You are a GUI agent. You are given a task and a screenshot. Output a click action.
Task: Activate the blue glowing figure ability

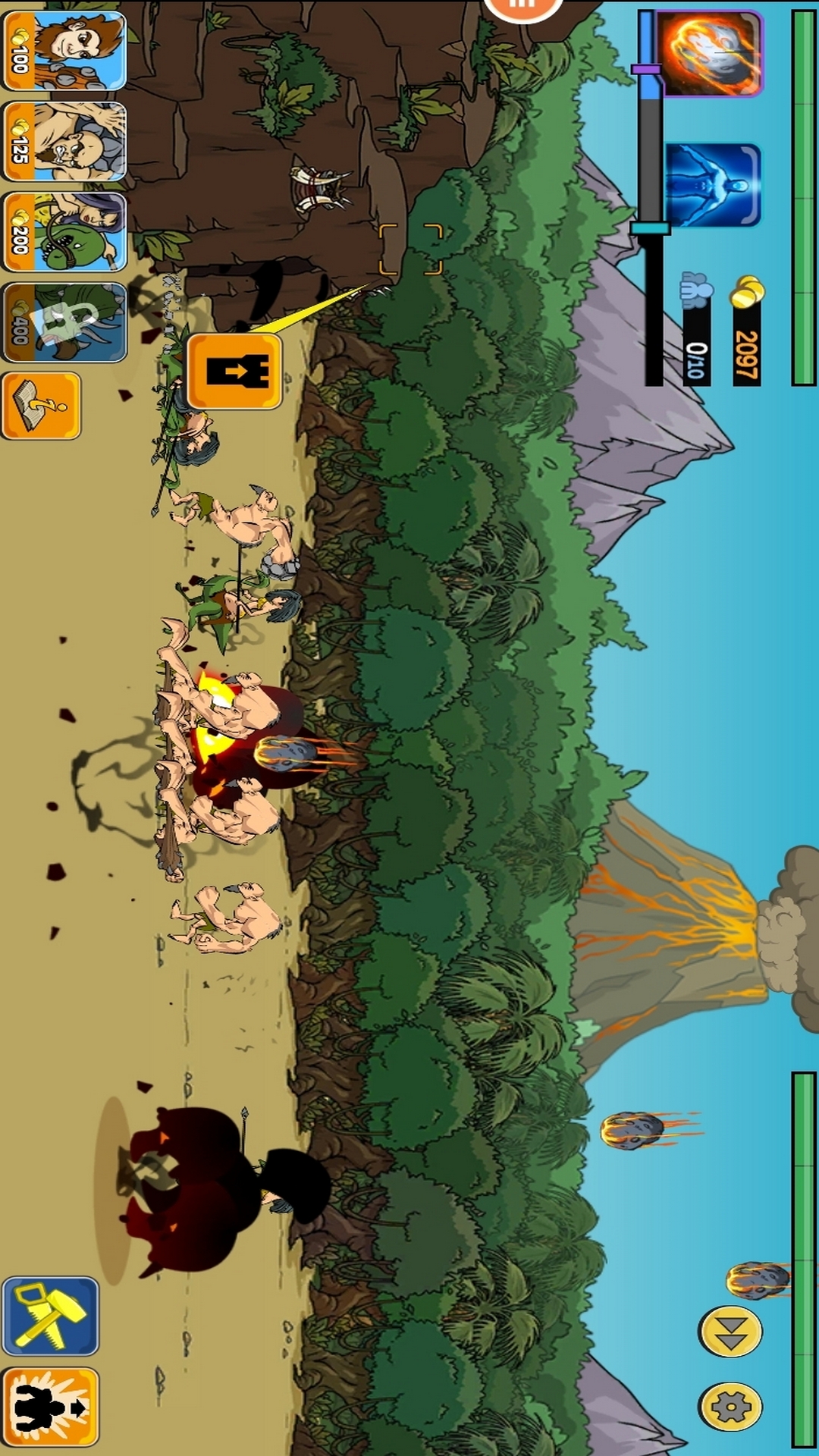click(x=712, y=185)
